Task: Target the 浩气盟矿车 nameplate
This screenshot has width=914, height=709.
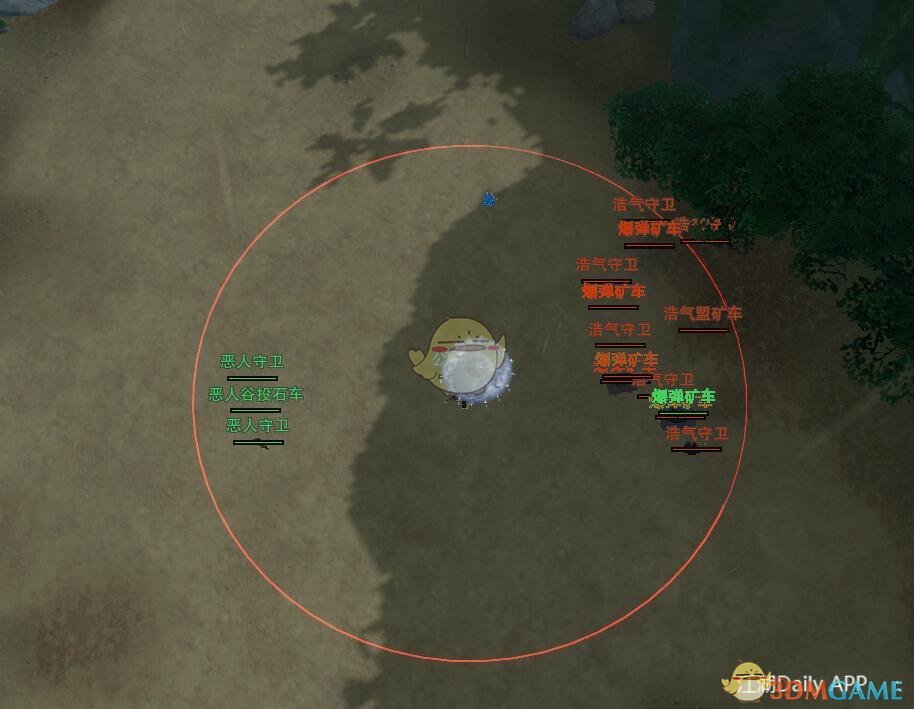Action: point(703,314)
